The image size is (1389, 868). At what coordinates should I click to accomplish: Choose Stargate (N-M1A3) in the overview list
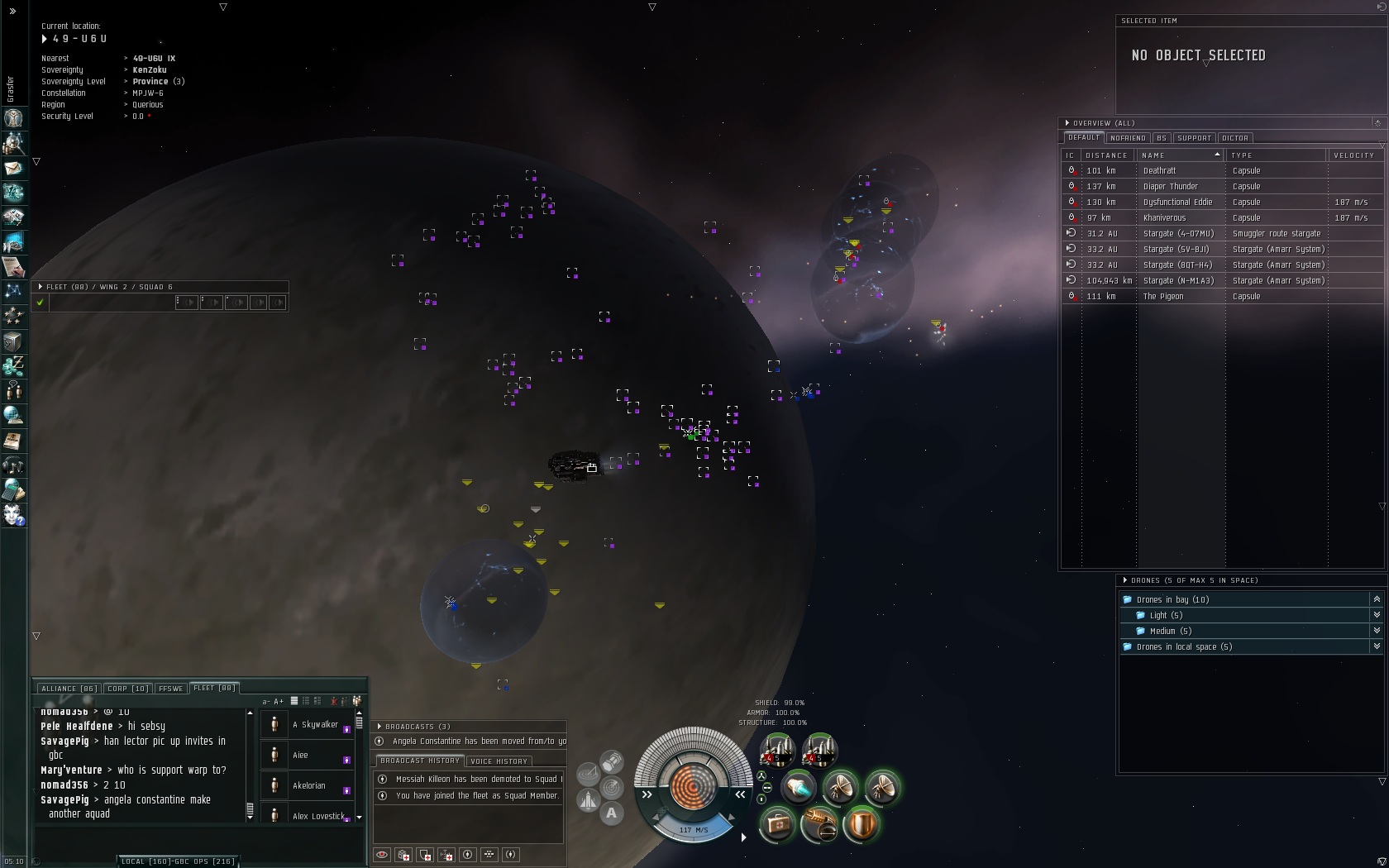1178,281
